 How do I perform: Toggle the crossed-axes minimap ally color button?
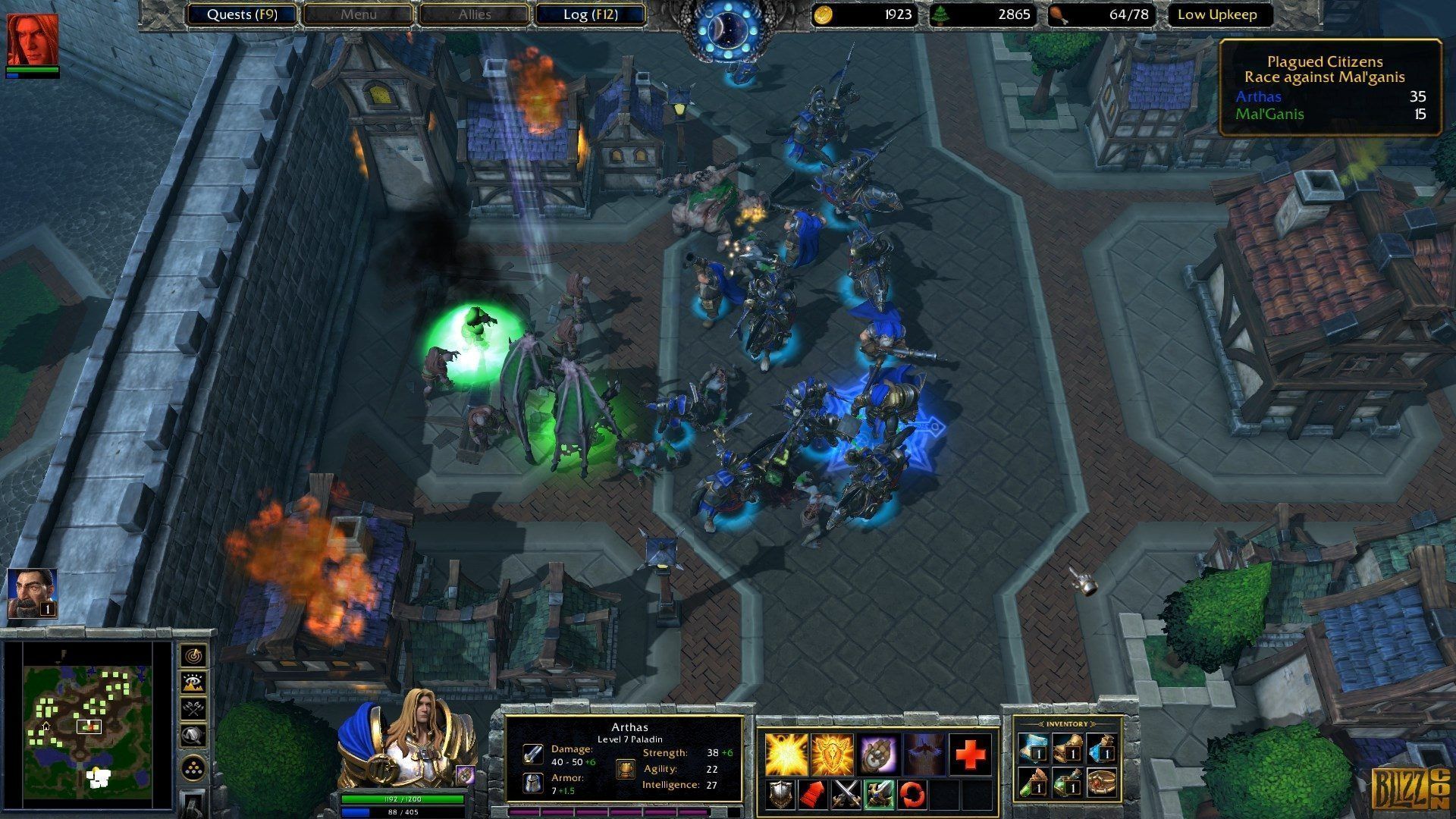[x=194, y=709]
